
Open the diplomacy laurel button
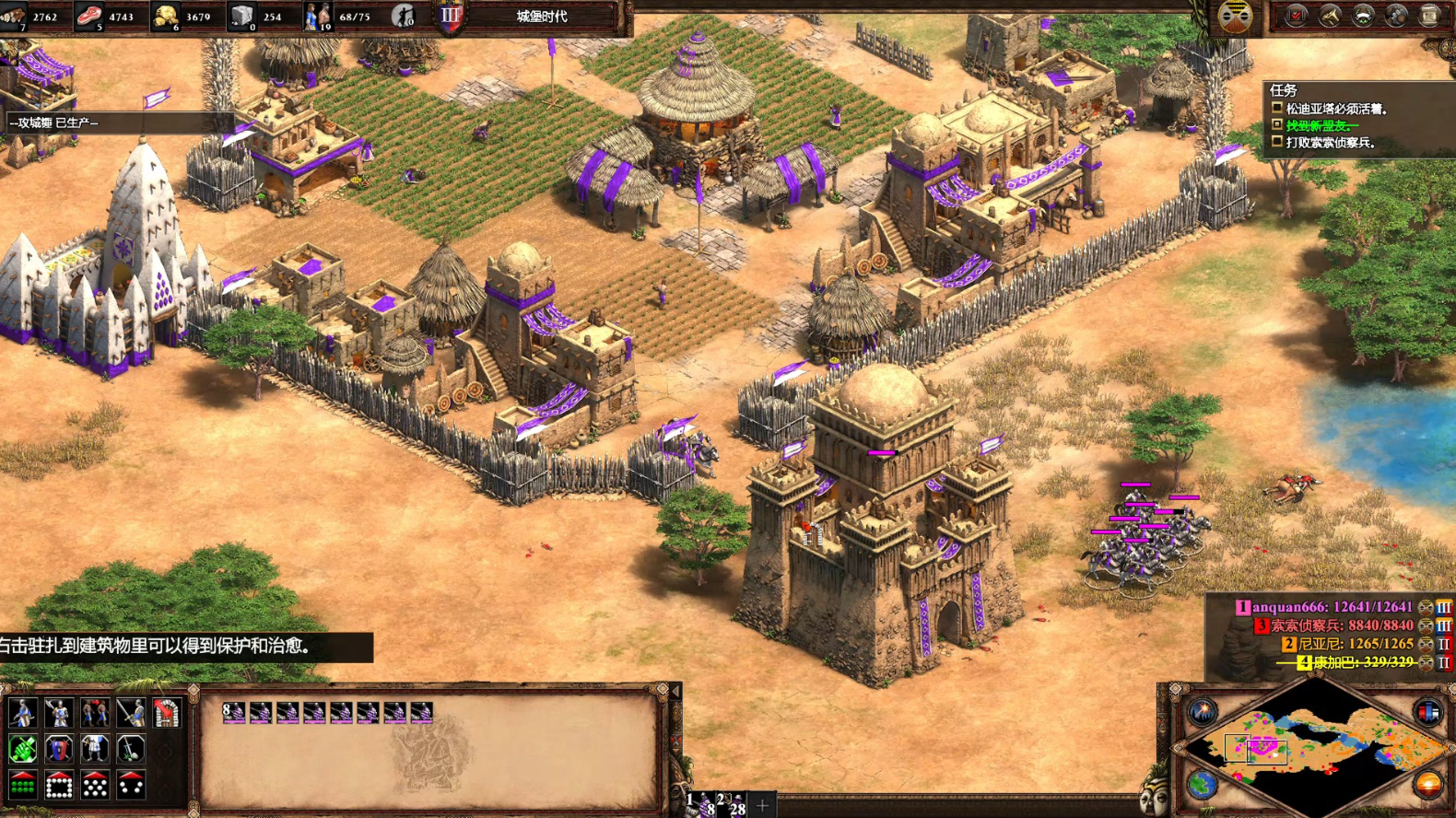point(1363,16)
